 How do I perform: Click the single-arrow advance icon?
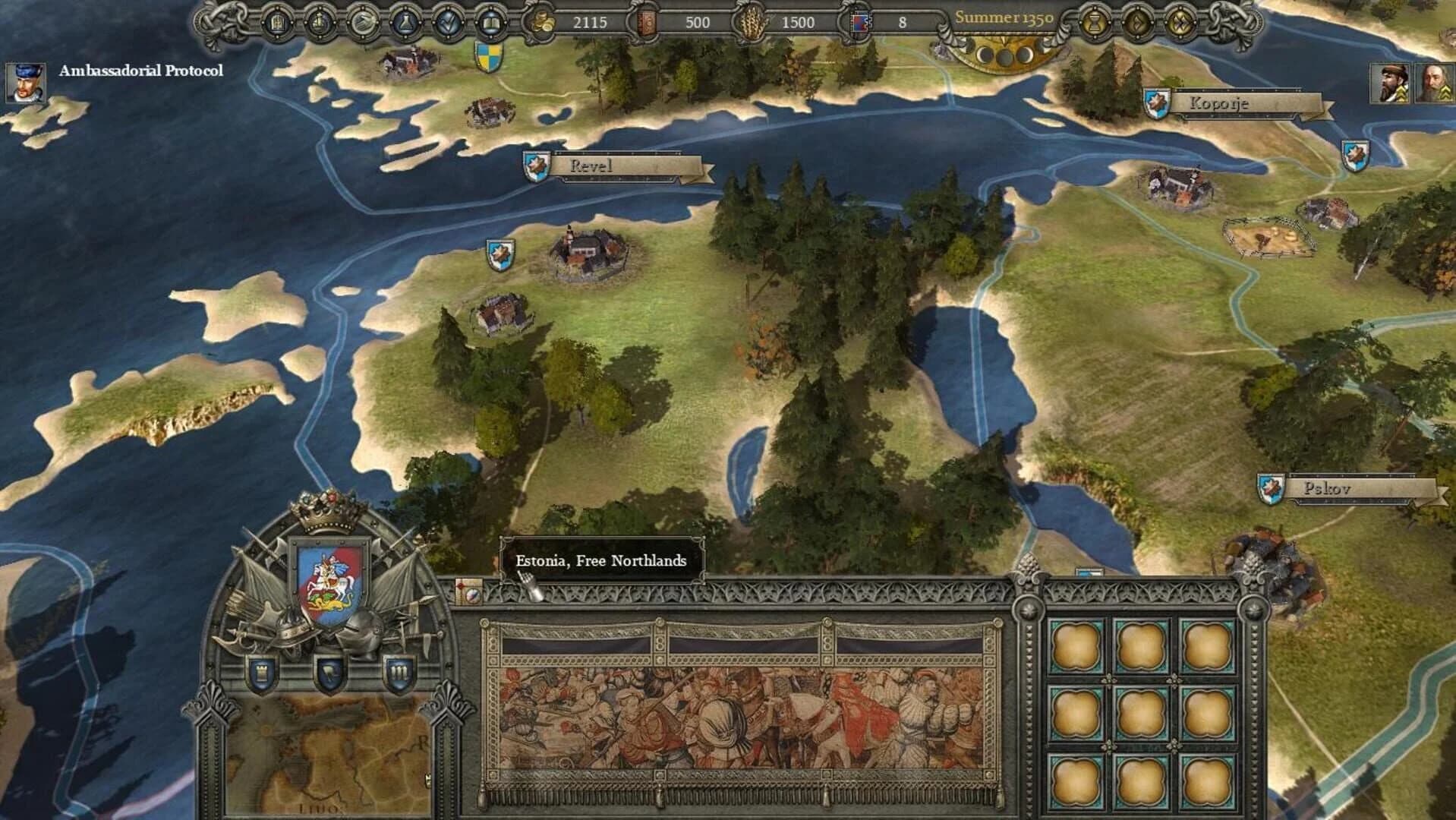(x=1138, y=23)
